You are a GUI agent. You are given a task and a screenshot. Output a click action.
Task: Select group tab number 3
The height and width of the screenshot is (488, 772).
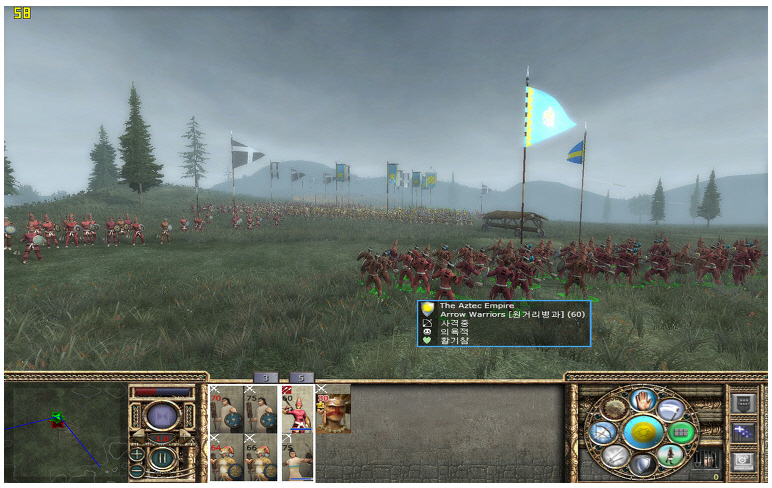pyautogui.click(x=264, y=377)
